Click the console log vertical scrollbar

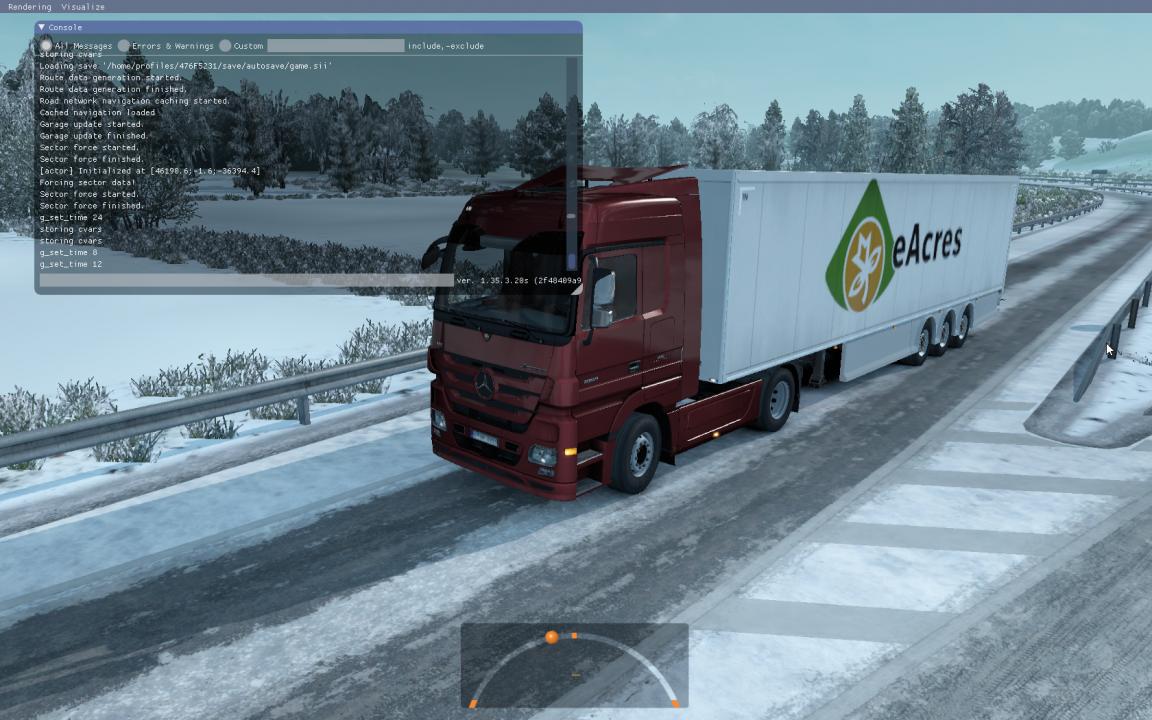click(x=572, y=160)
